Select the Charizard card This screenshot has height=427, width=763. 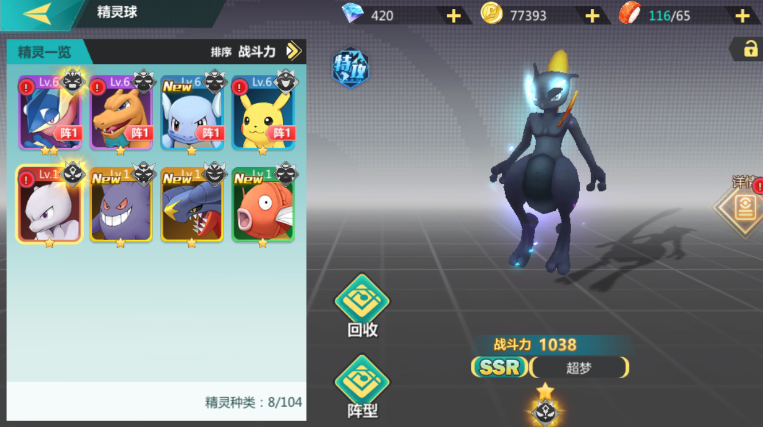(121, 112)
